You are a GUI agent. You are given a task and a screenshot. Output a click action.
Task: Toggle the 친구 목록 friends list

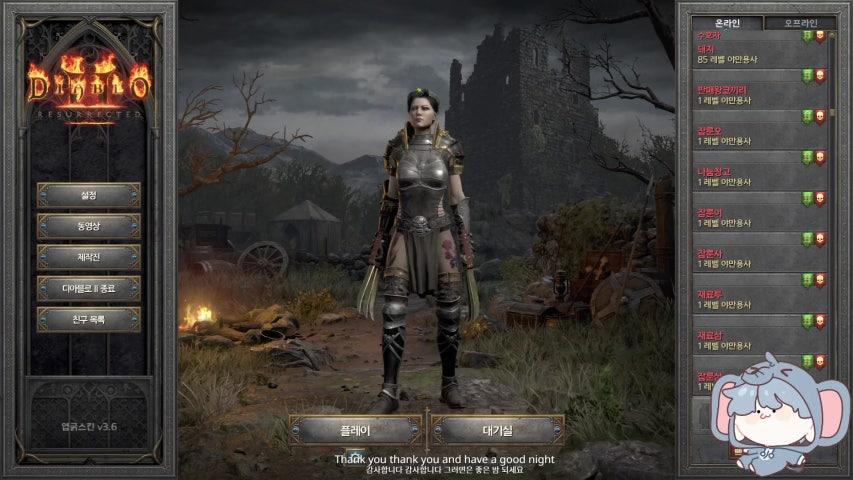[89, 320]
